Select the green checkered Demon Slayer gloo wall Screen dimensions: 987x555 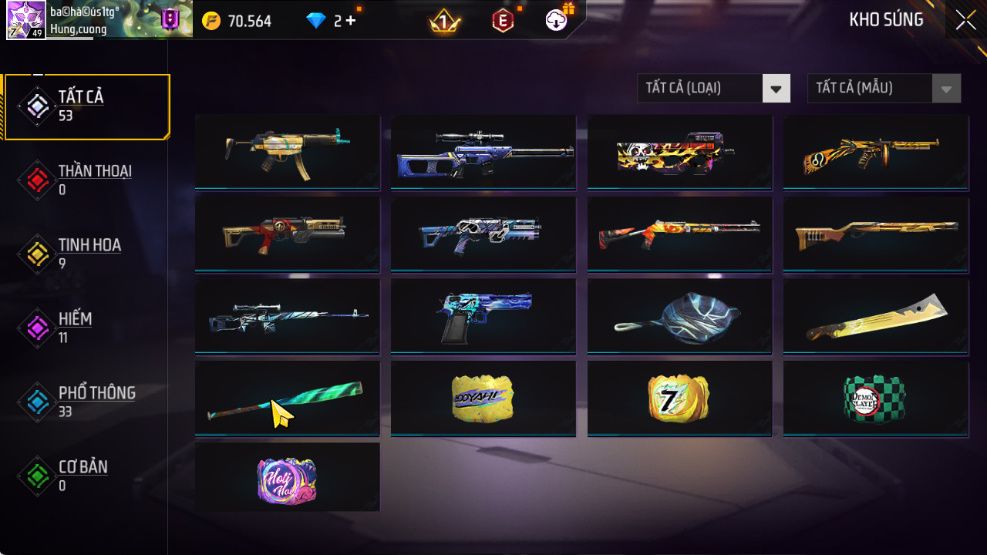click(x=875, y=398)
